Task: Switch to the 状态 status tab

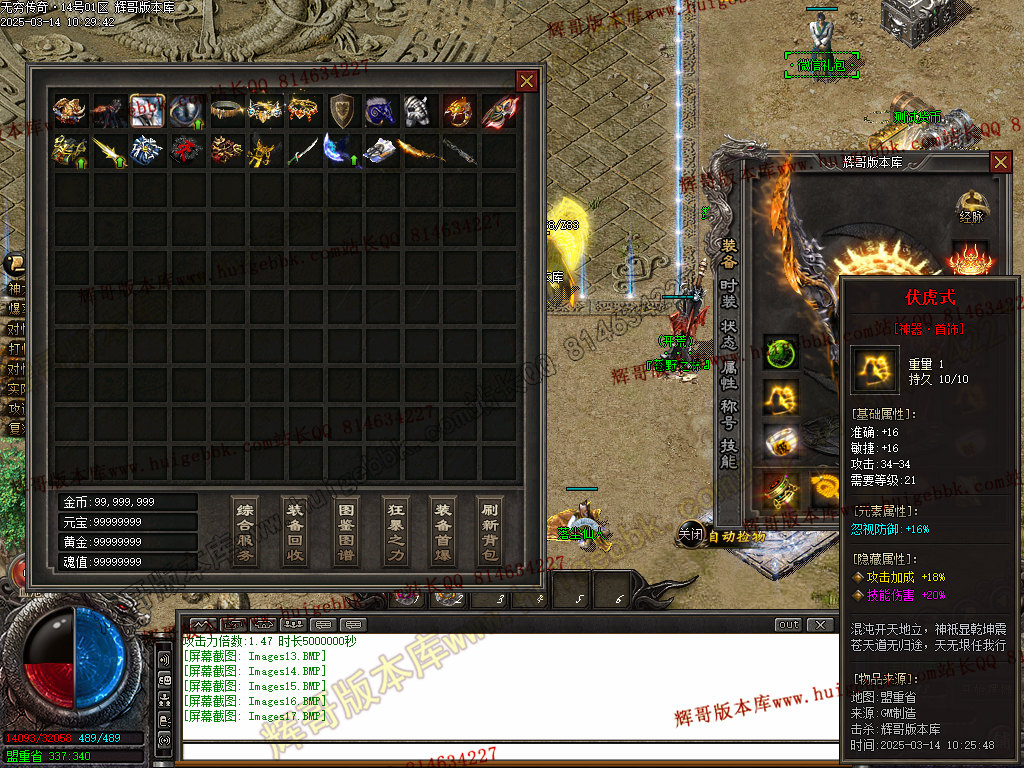Action: [730, 334]
